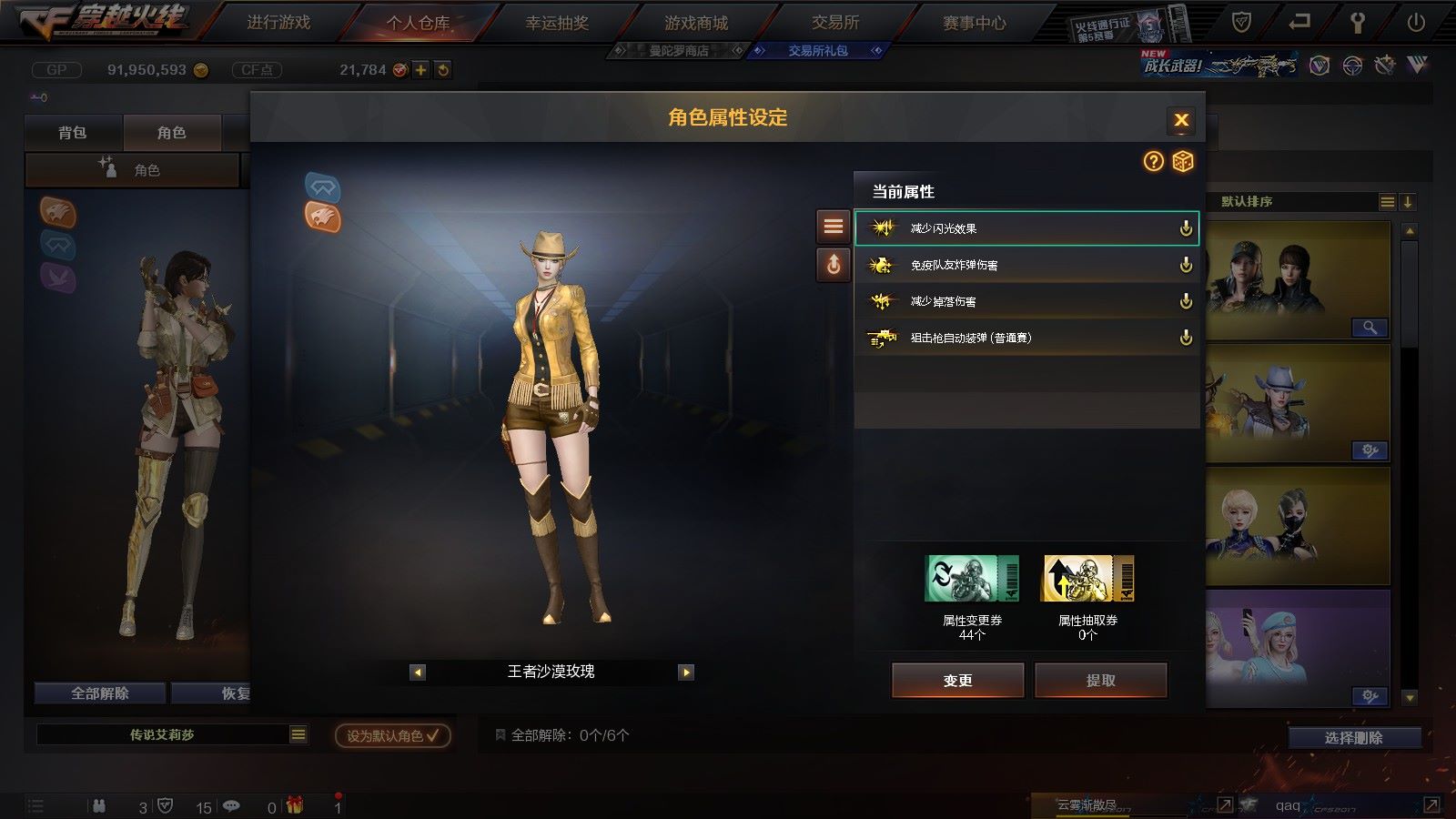The height and width of the screenshot is (819, 1456).
Task: Close the 角色属性设定 dialog
Action: tap(1181, 119)
